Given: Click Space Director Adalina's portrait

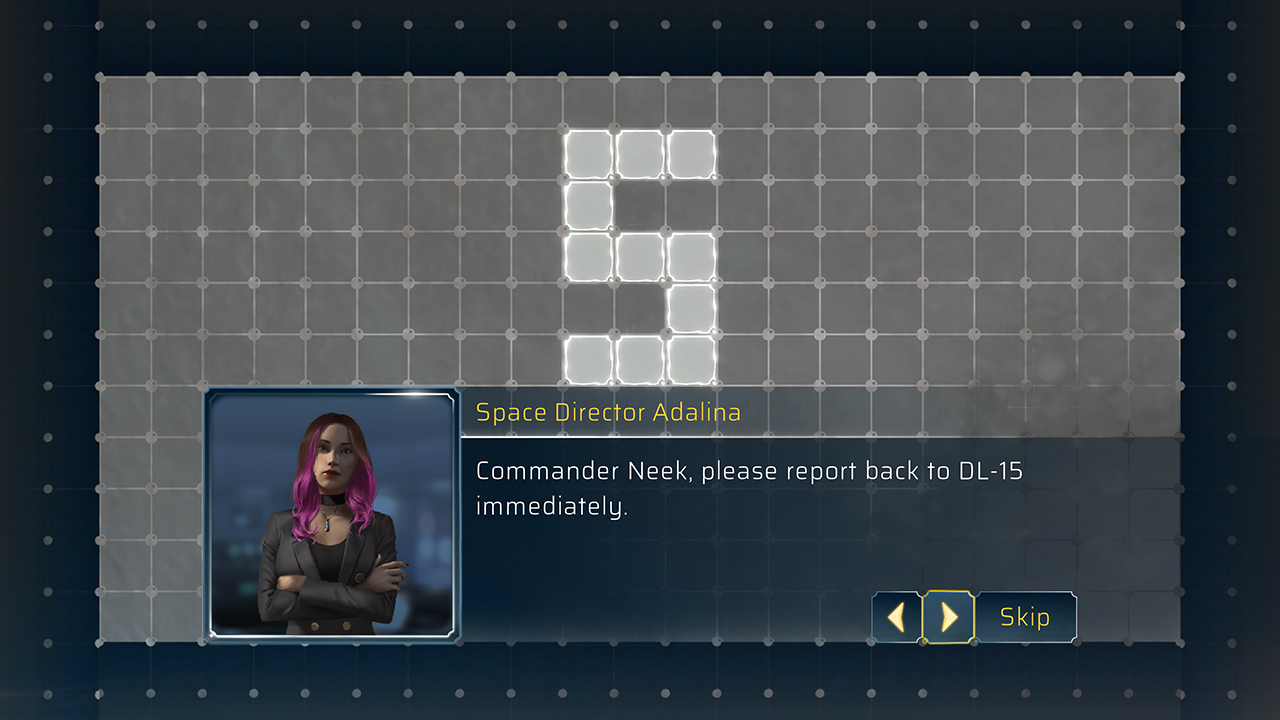Looking at the screenshot, I should click(330, 515).
